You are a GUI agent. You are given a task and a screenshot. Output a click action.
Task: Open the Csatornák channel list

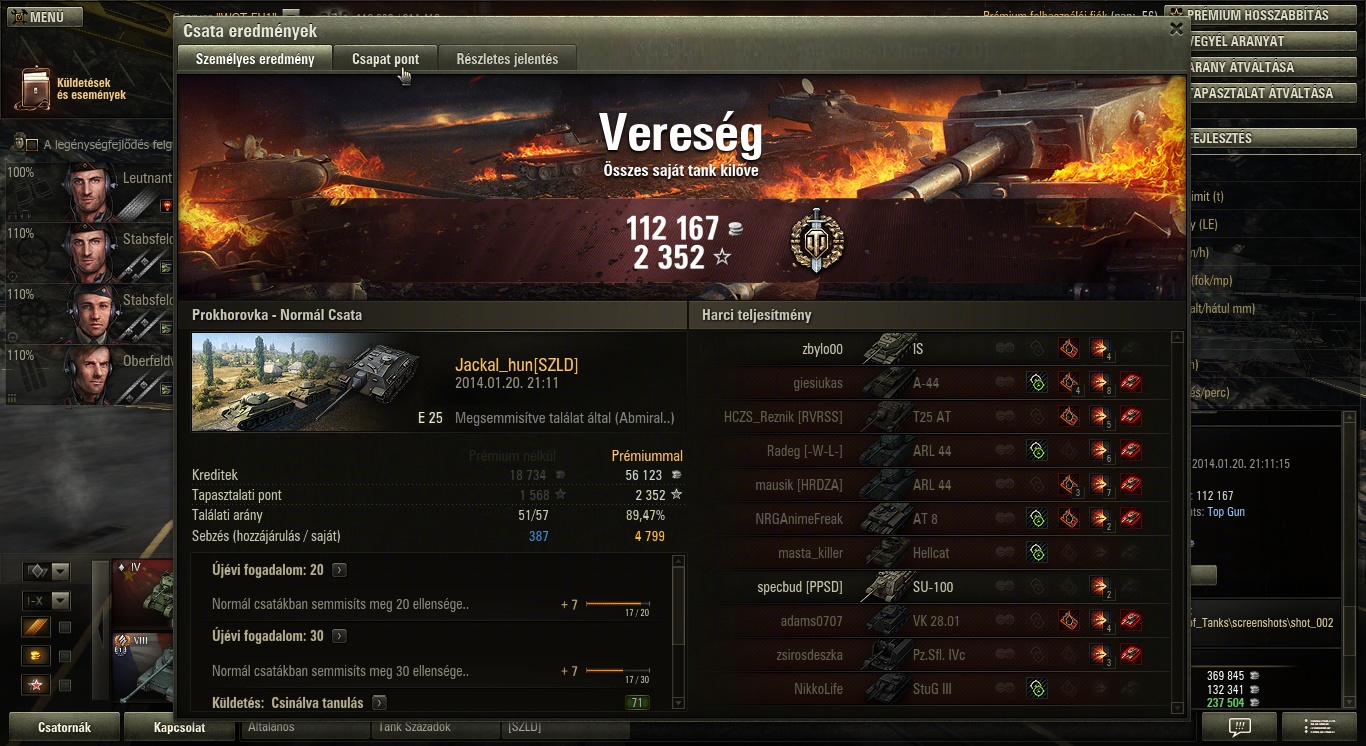click(x=64, y=727)
